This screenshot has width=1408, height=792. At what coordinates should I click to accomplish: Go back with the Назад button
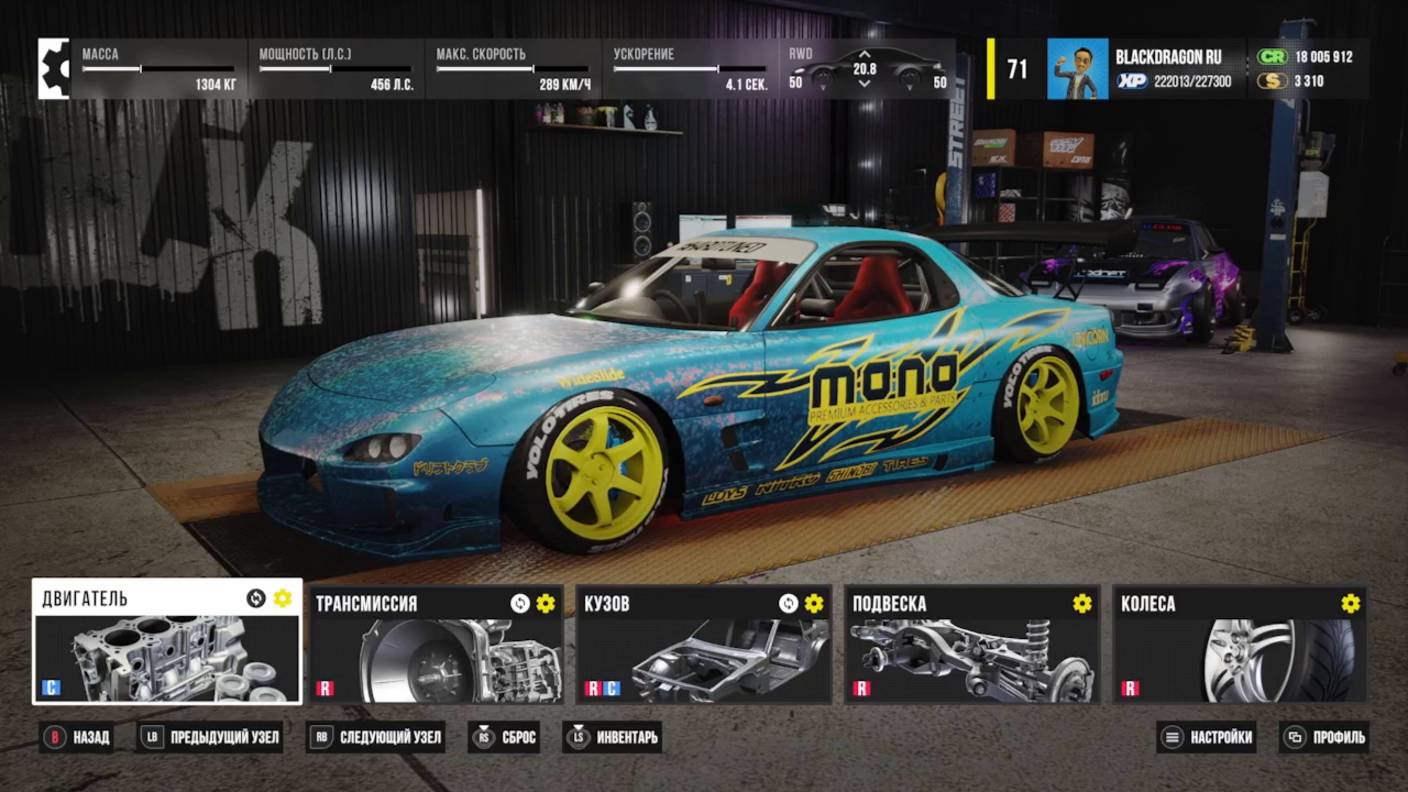(x=76, y=738)
